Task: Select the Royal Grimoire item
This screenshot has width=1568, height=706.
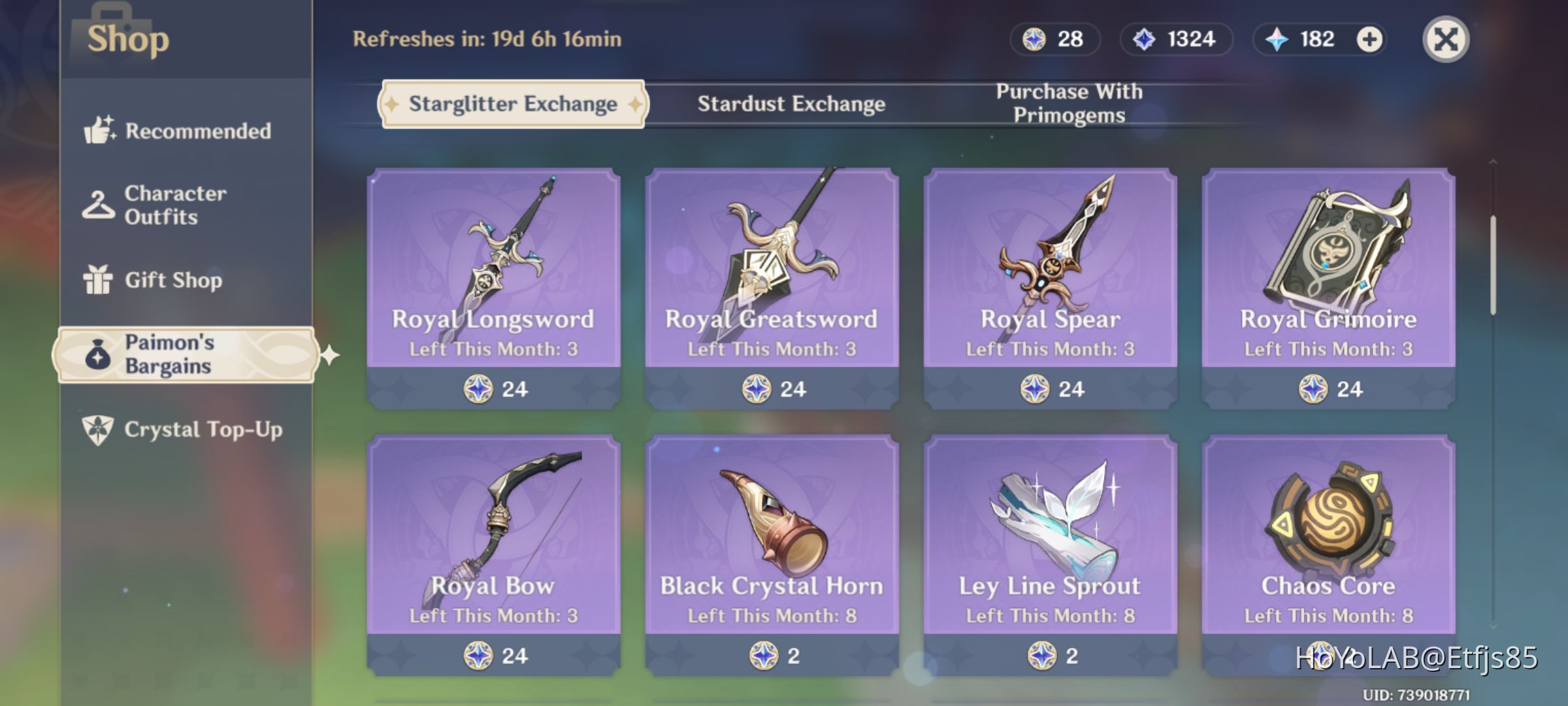Action: (1328, 288)
